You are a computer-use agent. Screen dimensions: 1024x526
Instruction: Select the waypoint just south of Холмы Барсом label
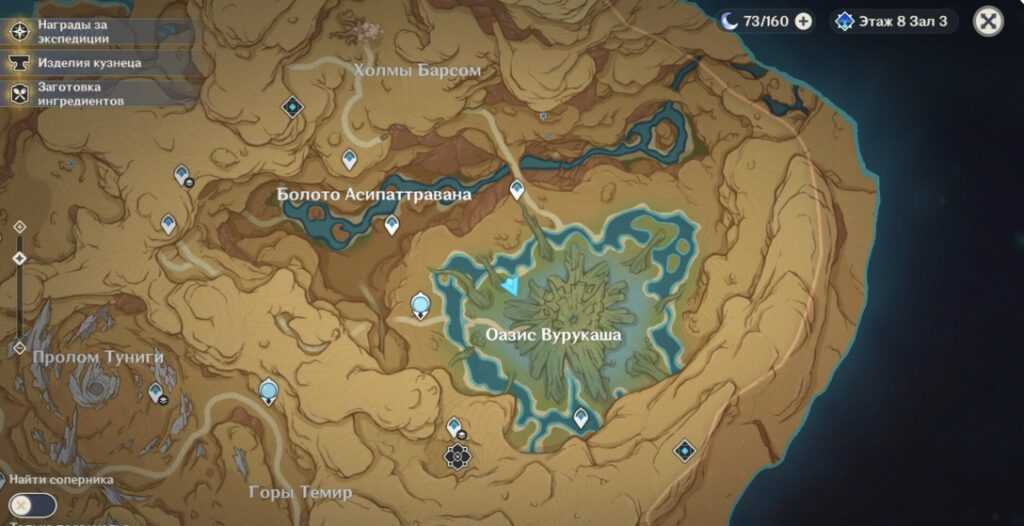pos(349,159)
